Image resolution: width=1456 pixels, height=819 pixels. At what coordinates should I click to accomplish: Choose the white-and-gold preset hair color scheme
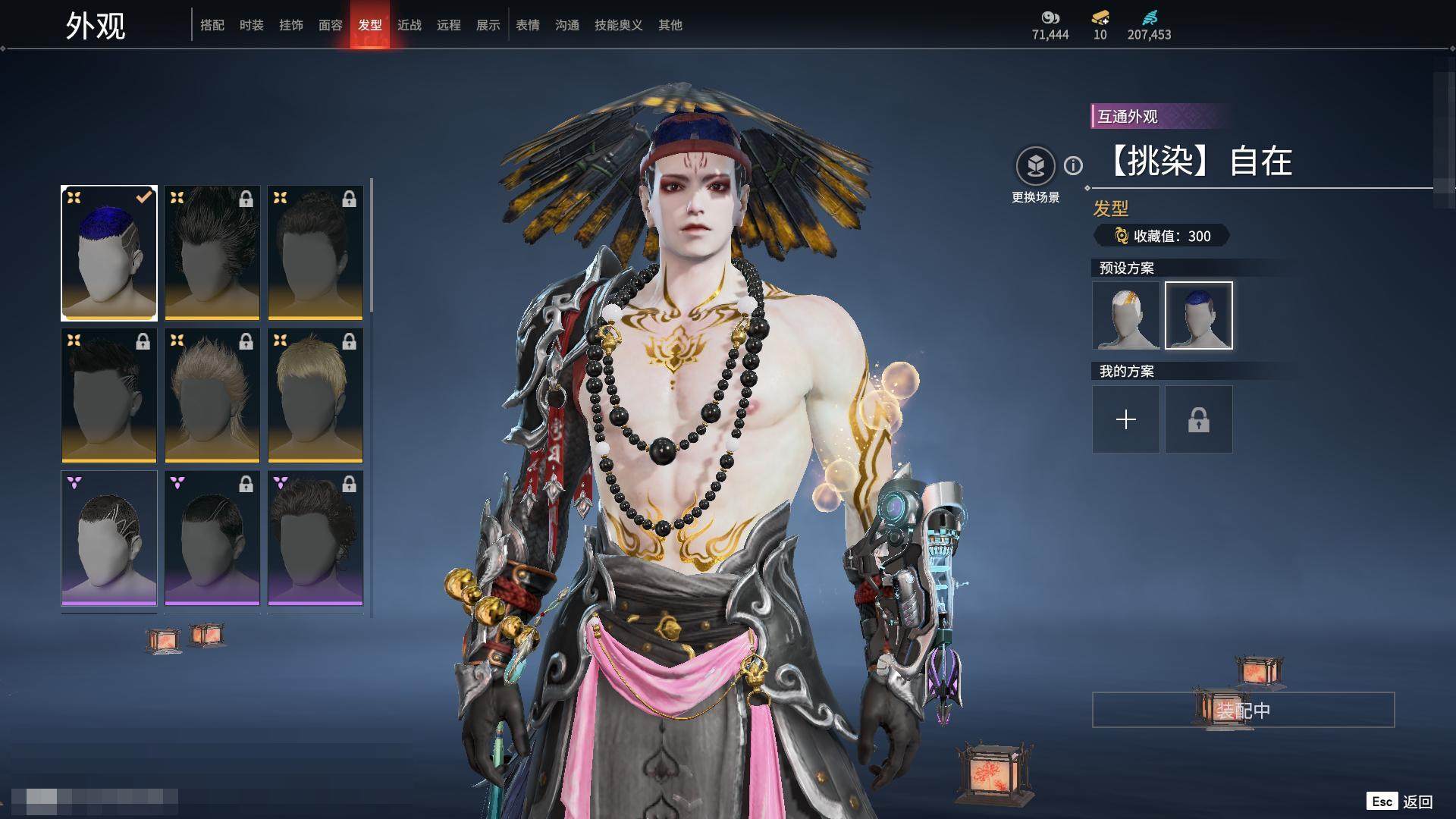[x=1126, y=315]
